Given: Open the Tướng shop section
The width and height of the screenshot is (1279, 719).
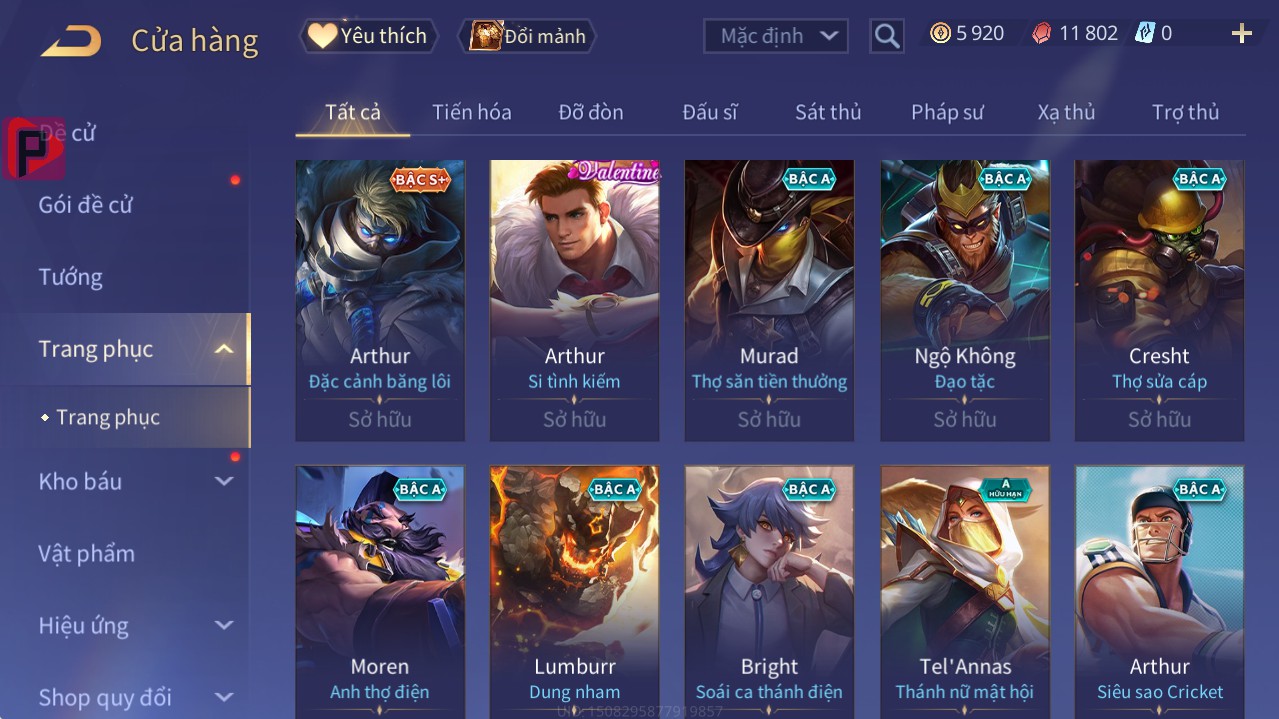Looking at the screenshot, I should [71, 277].
